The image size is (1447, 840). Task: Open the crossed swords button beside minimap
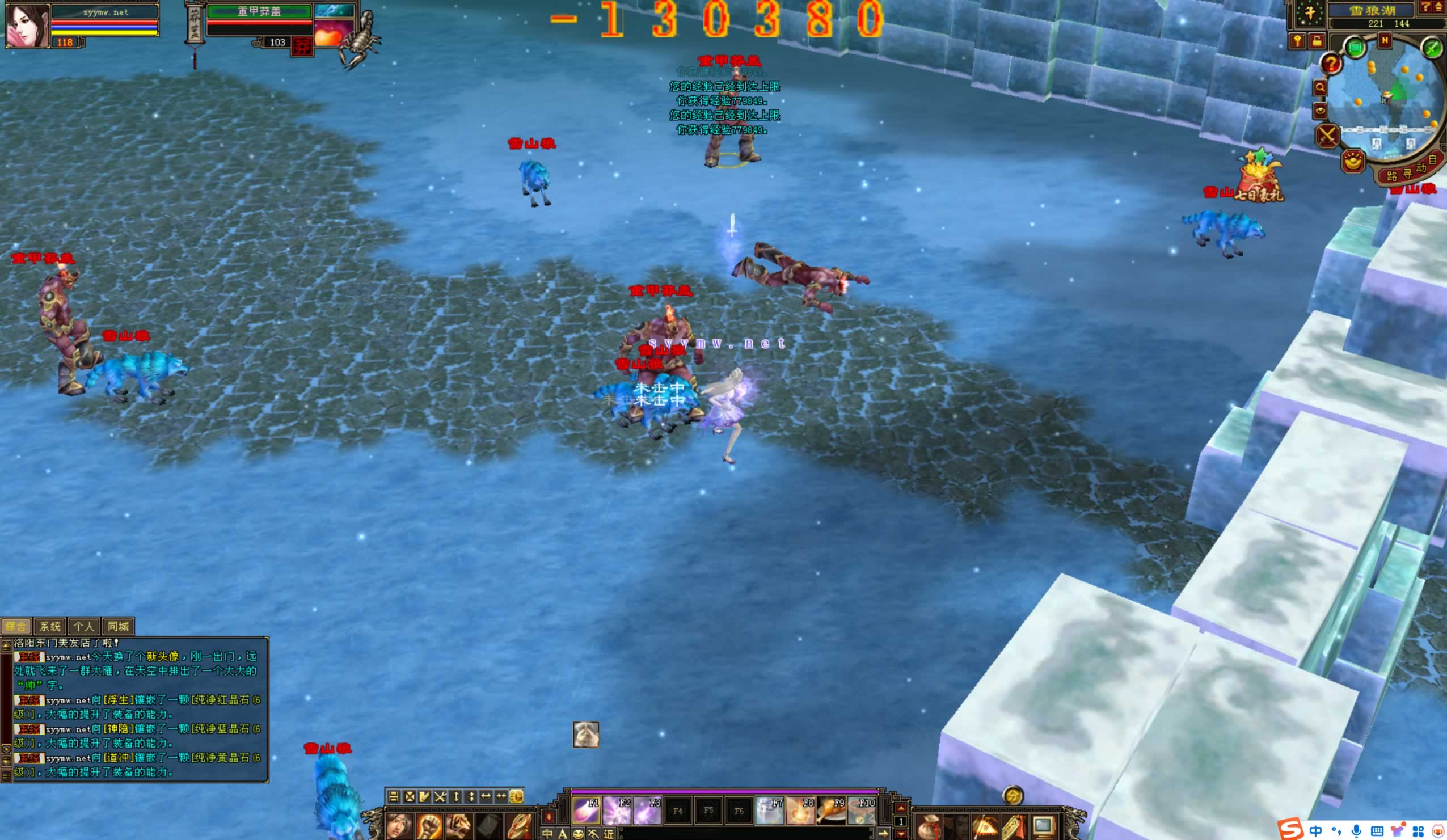(x=1327, y=136)
